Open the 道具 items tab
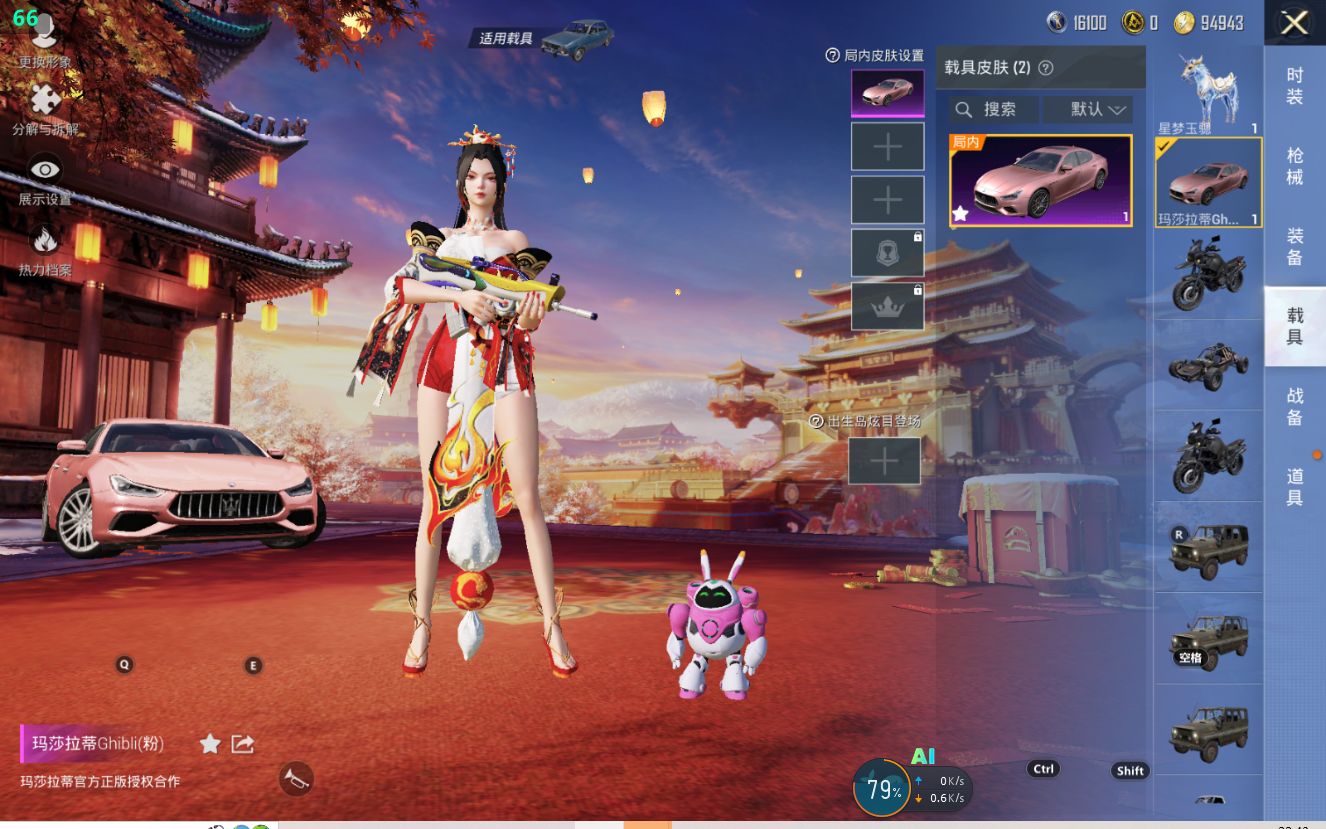The width and height of the screenshot is (1326, 829). [1294, 487]
